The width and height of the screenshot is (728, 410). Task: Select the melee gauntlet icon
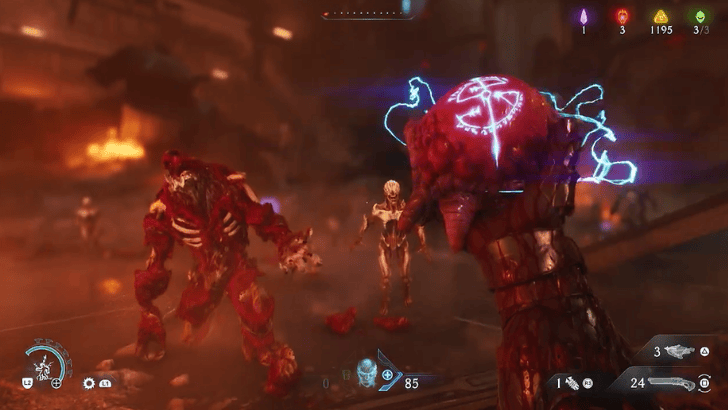[570, 382]
